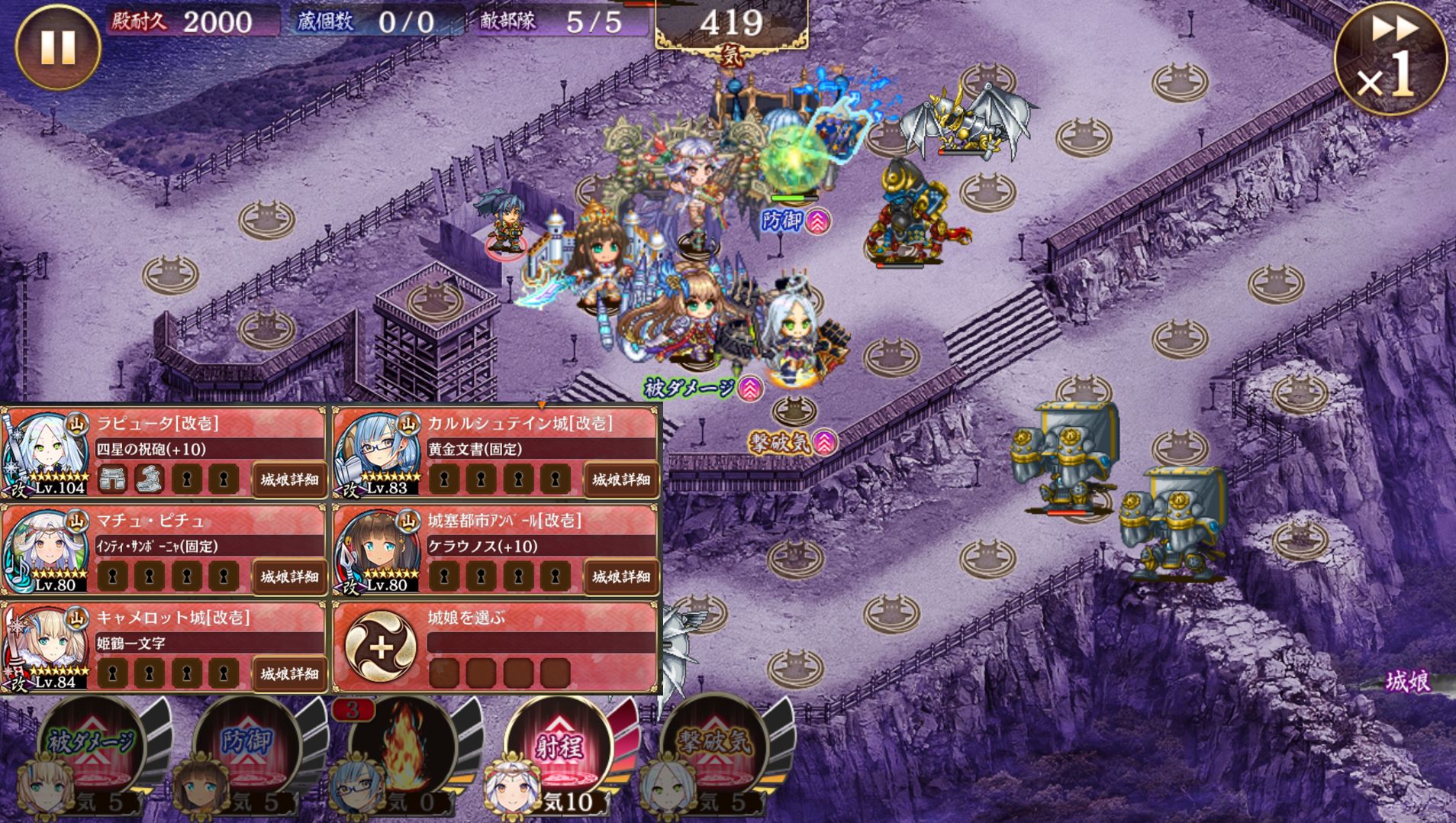Open 城娘詳細 for 城塞都市アンベール[改壱]
This screenshot has height=823, width=1456.
(x=621, y=576)
